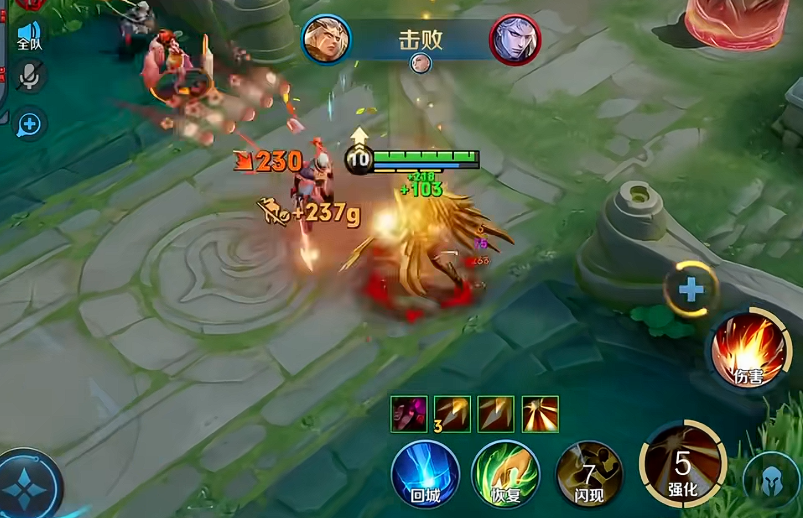The height and width of the screenshot is (518, 803).
Task: Unmute the crossed-out microphone
Action: [29, 77]
